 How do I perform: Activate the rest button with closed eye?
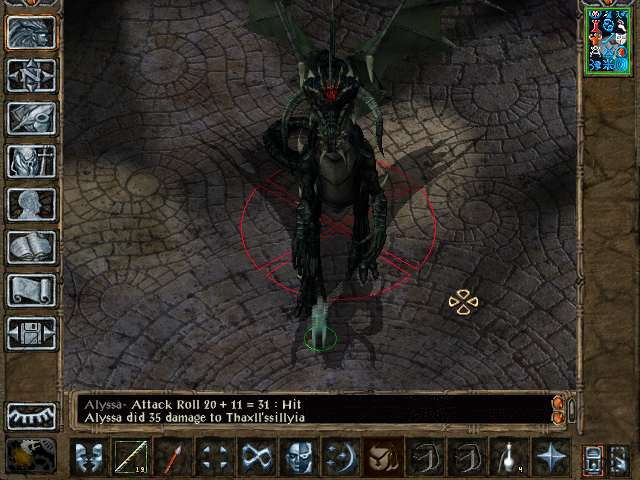pos(31,415)
